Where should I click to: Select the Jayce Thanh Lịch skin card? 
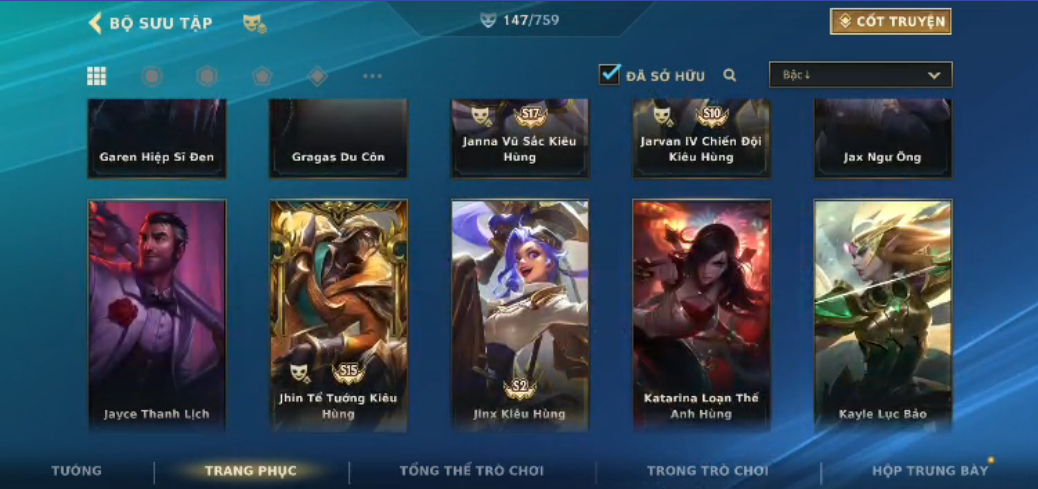pyautogui.click(x=157, y=315)
